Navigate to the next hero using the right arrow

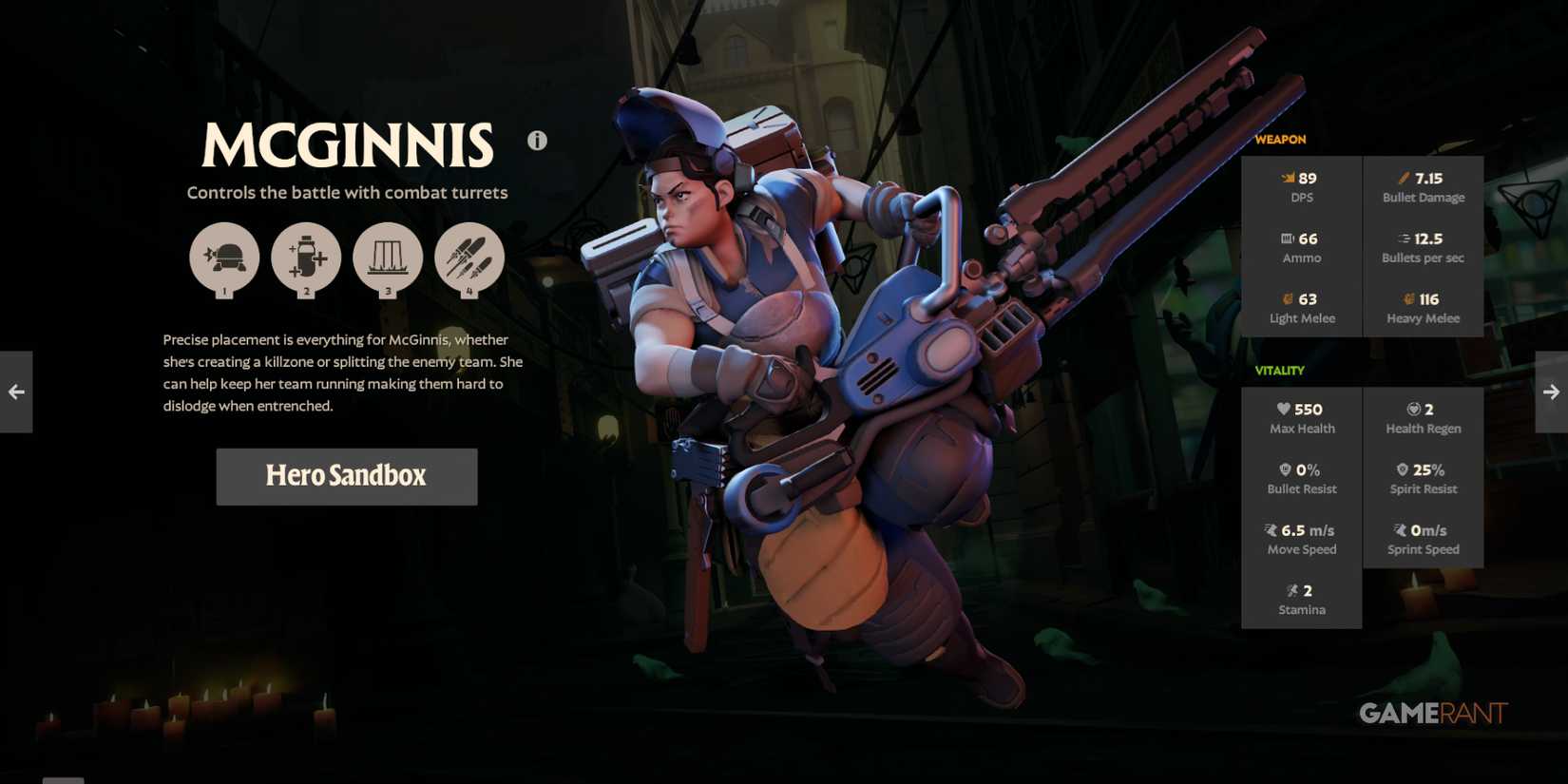pos(1552,392)
